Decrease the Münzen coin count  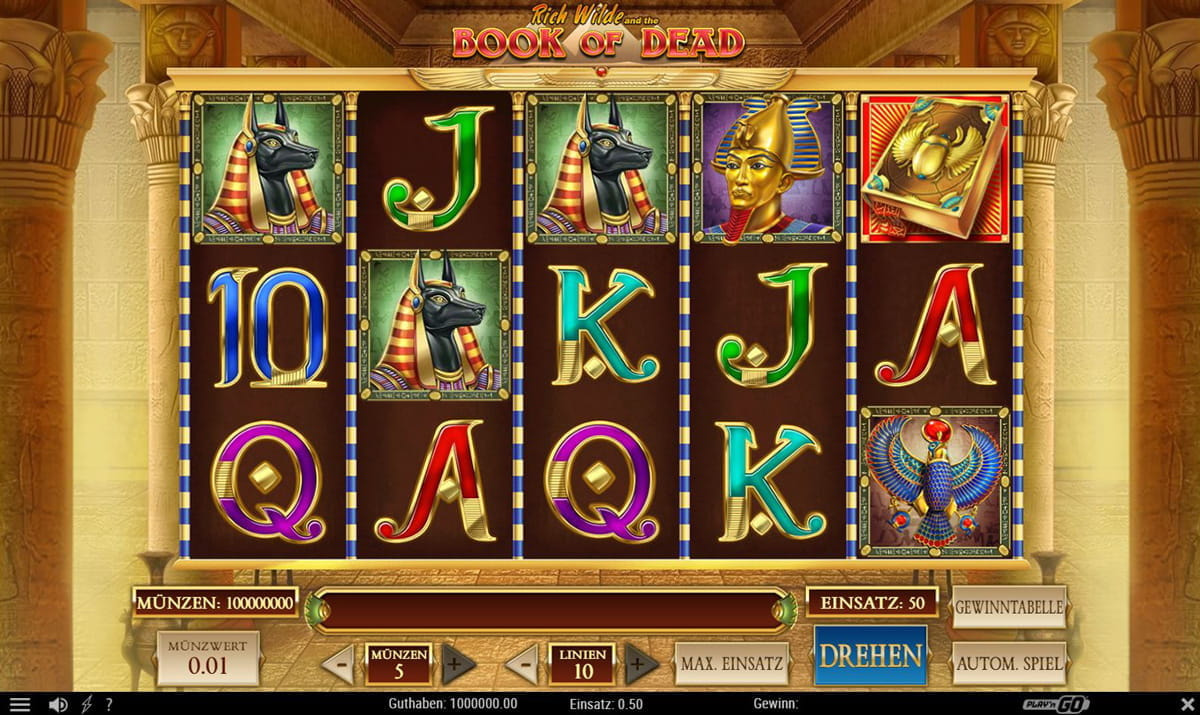click(340, 664)
